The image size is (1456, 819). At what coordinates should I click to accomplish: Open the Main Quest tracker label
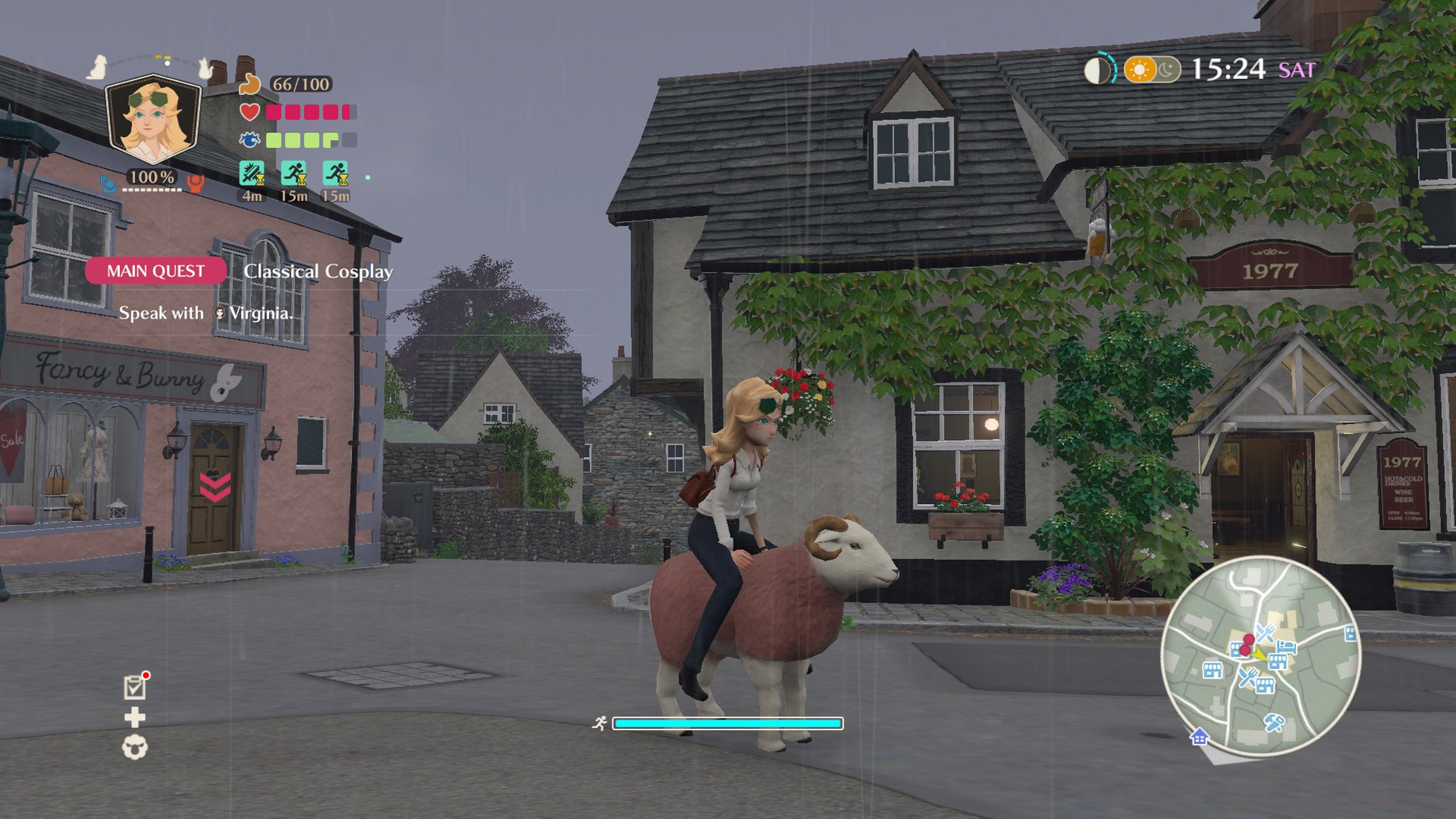coord(156,271)
